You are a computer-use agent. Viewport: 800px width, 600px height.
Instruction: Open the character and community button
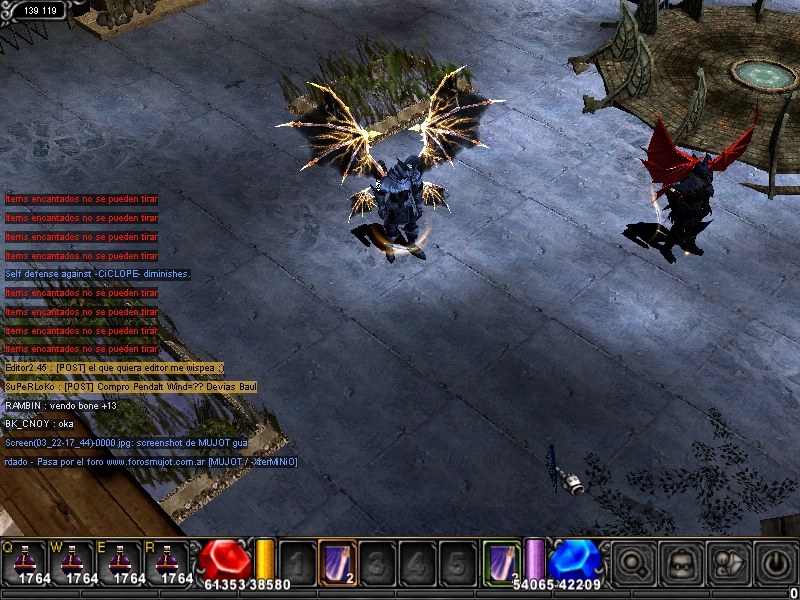(x=729, y=564)
